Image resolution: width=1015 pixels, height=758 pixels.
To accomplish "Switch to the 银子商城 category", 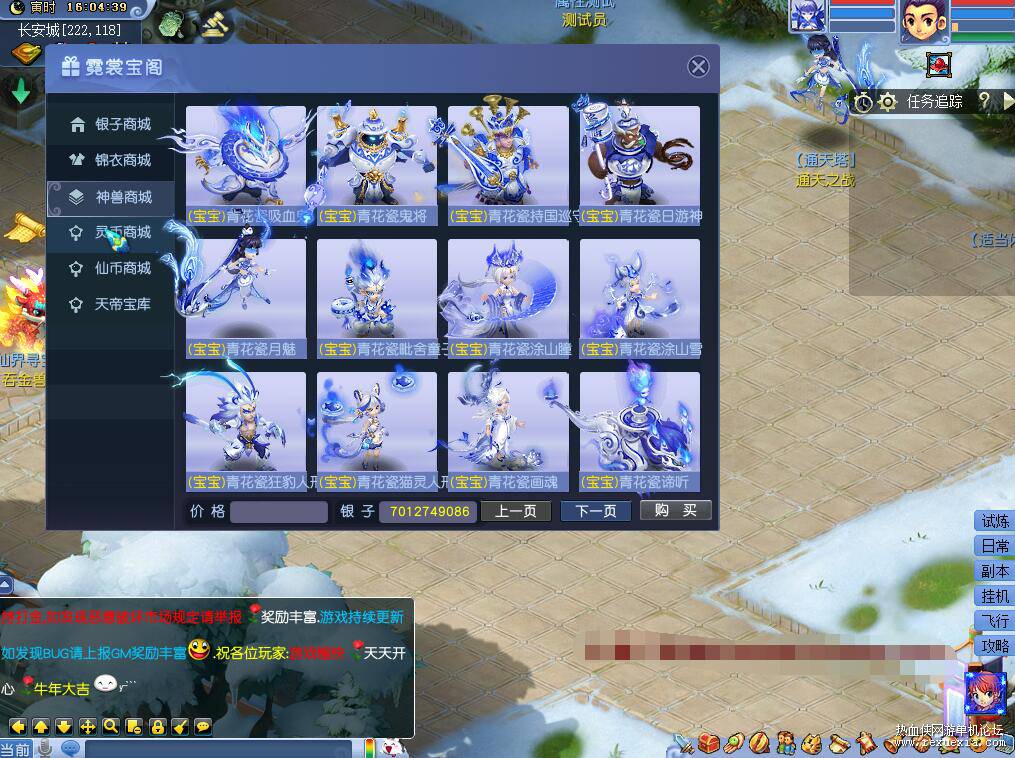I will [x=111, y=124].
